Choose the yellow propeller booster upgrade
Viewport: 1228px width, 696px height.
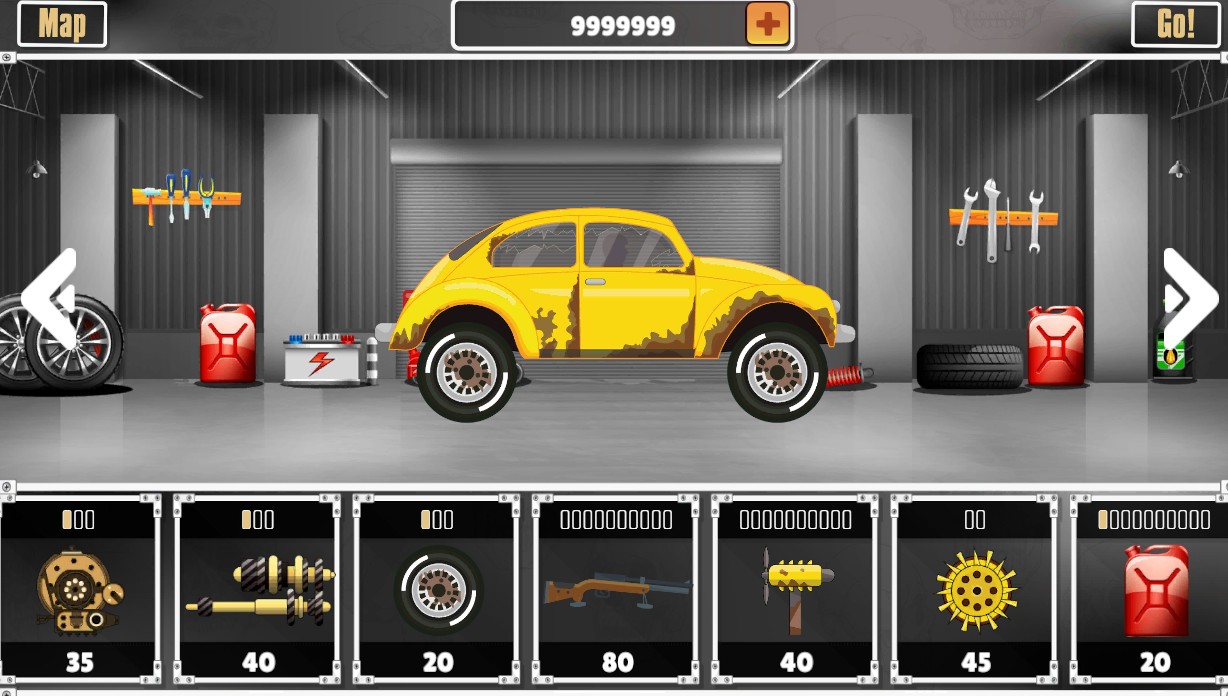coord(795,590)
